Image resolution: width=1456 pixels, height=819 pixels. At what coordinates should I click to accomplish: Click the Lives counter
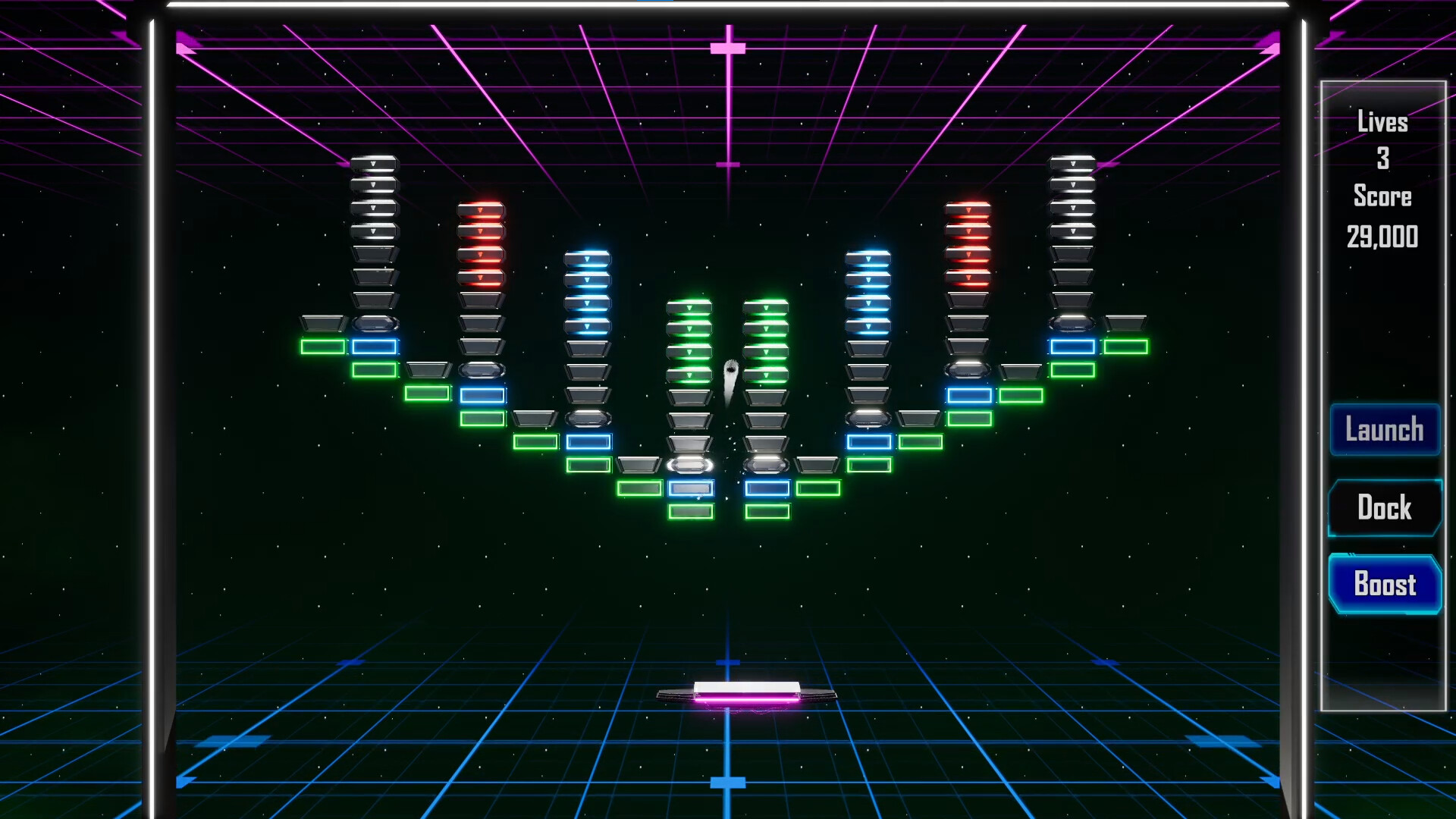click(1383, 121)
